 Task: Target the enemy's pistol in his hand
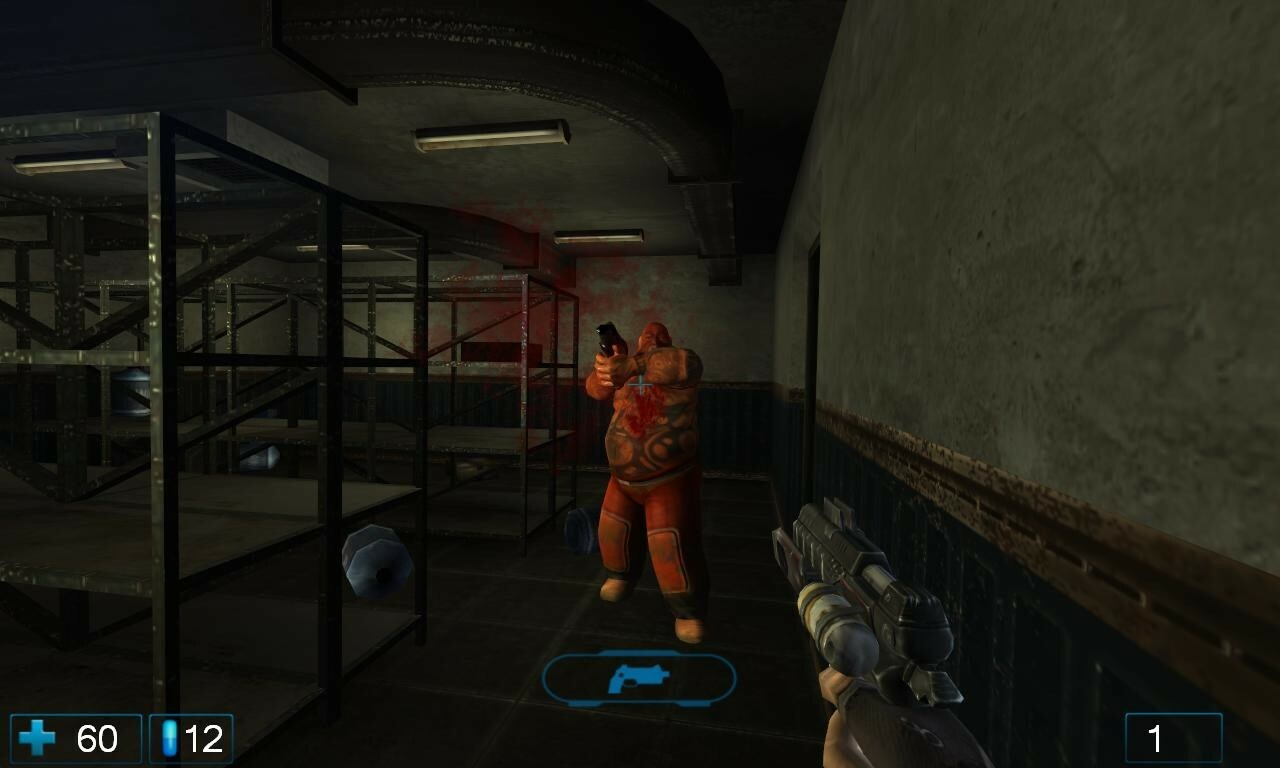point(607,340)
